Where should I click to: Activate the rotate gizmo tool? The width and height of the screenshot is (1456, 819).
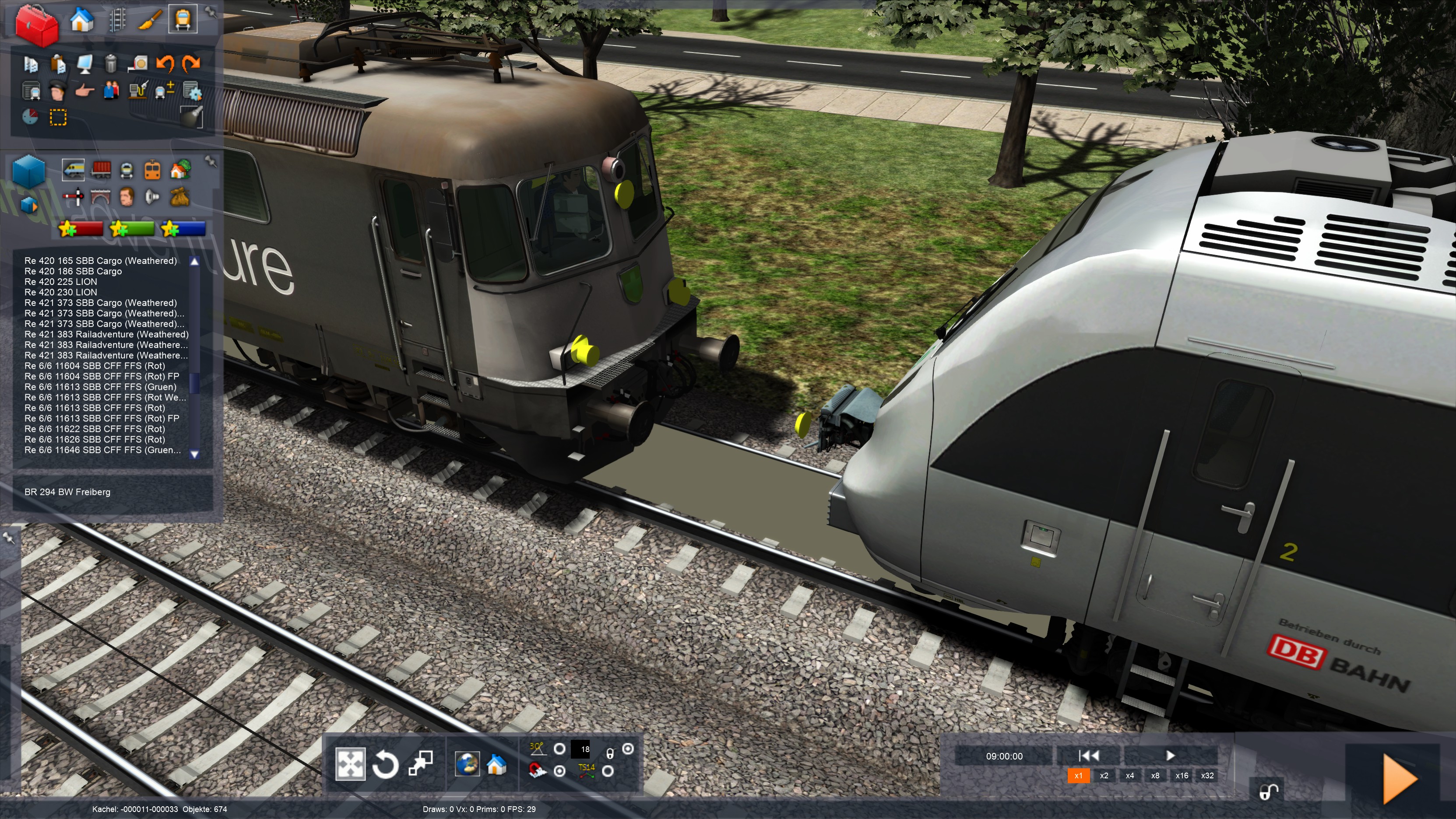pos(386,765)
